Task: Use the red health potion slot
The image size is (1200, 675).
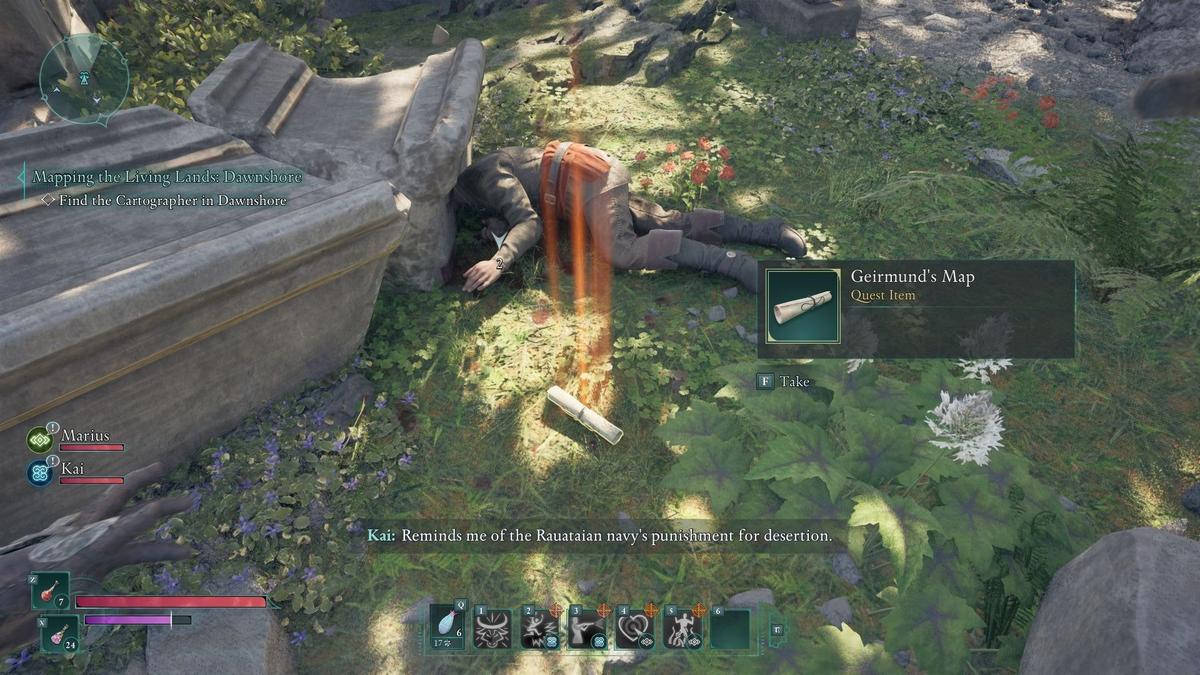Action: tap(50, 591)
